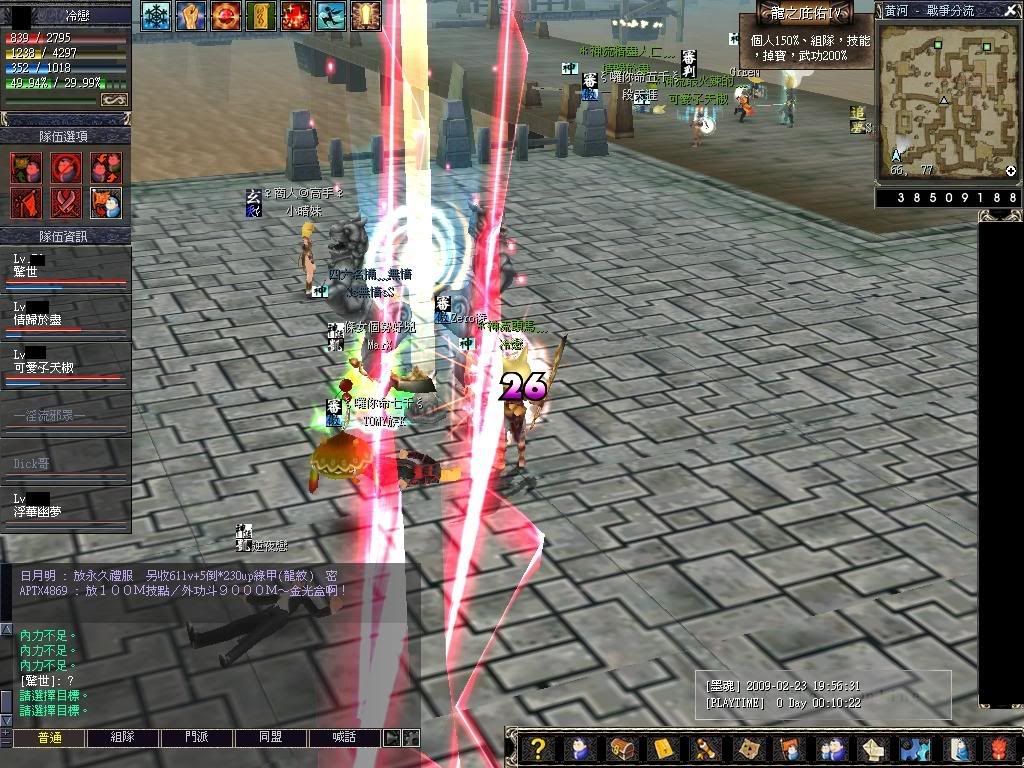Switch chat to 普通 channel
Screen dimensions: 1024x768
[49, 738]
